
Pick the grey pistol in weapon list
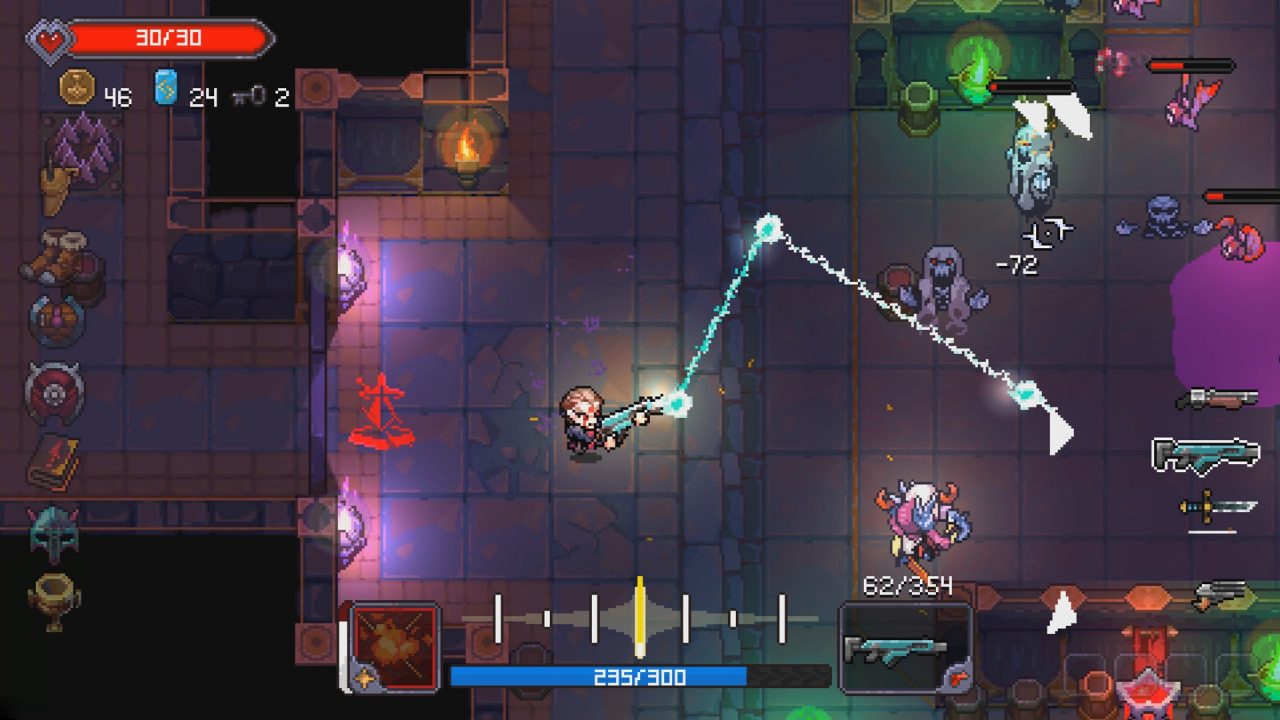[x=1222, y=594]
